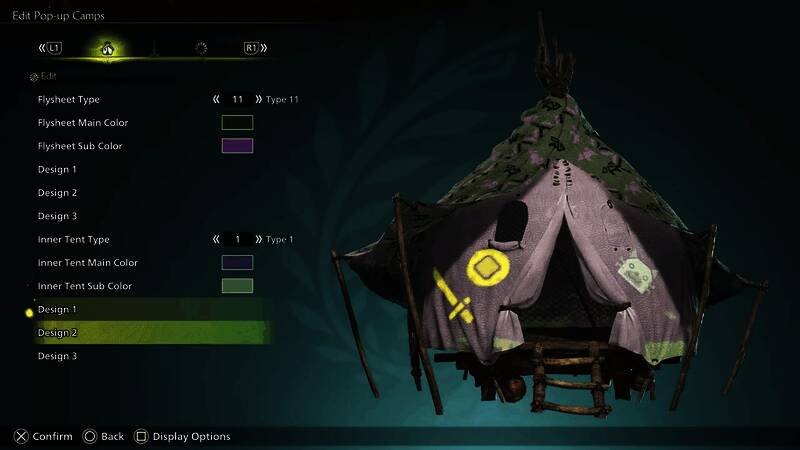
Task: Decrease Flysheet Type with left arrows
Action: pyautogui.click(x=216, y=100)
